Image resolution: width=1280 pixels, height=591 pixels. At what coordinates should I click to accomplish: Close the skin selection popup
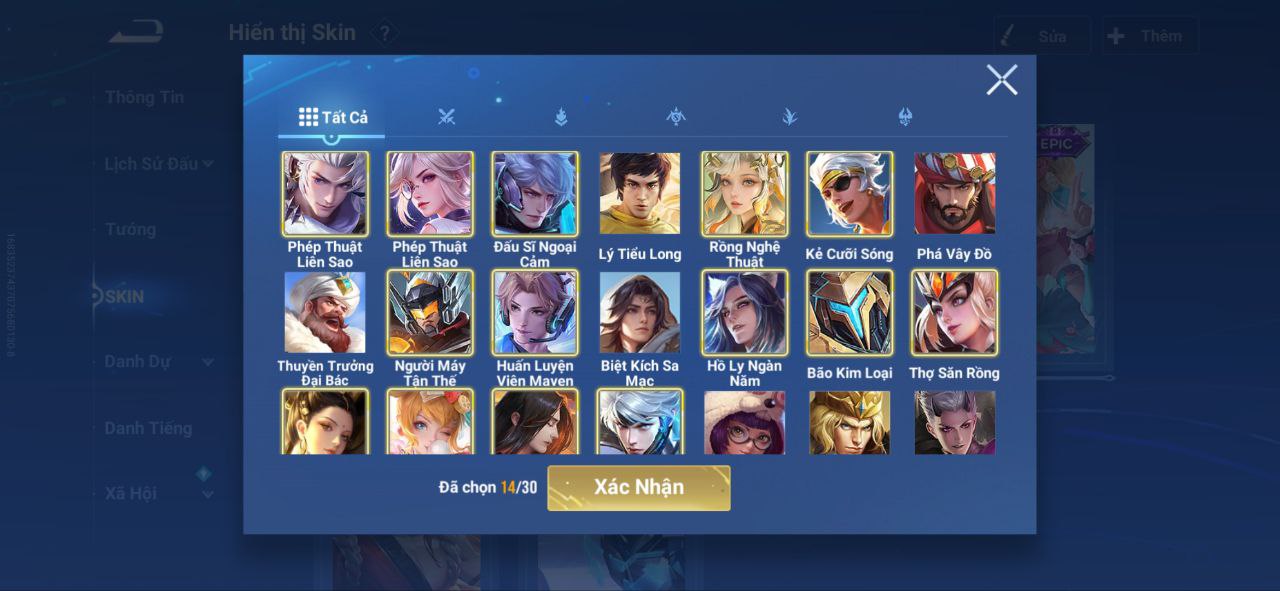[1001, 80]
